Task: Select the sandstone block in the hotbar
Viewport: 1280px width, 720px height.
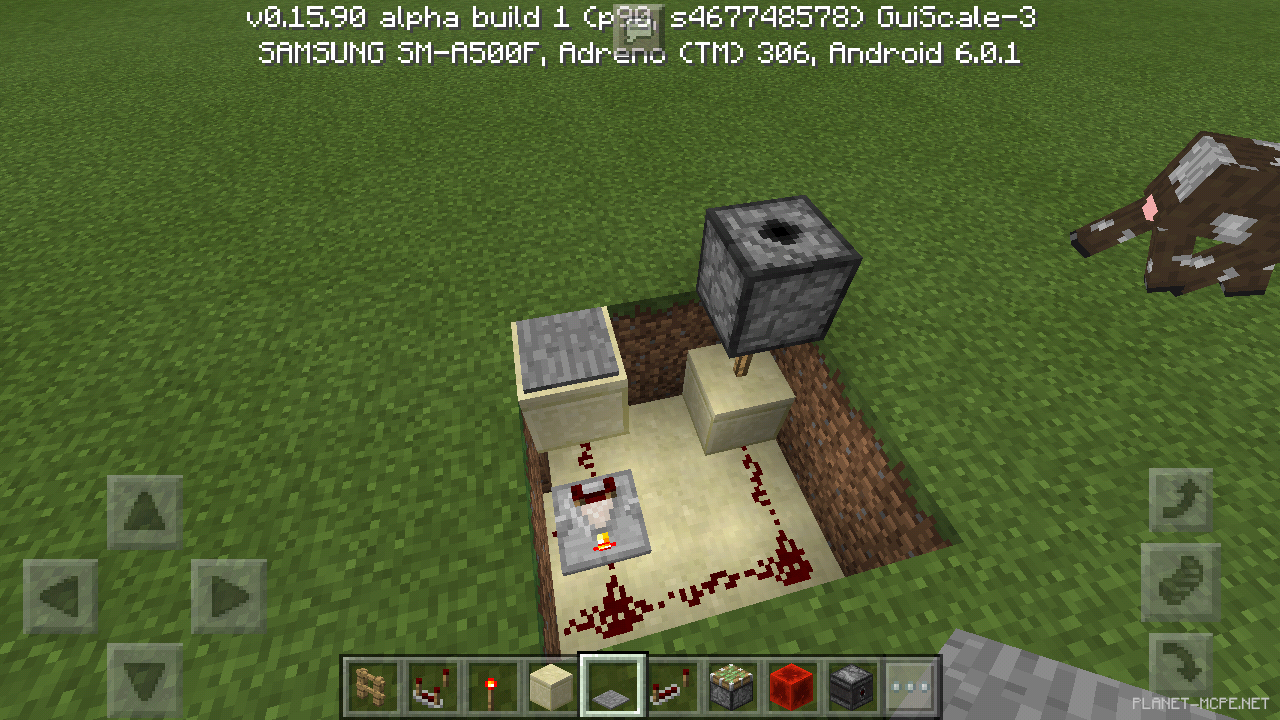Action: pos(551,685)
